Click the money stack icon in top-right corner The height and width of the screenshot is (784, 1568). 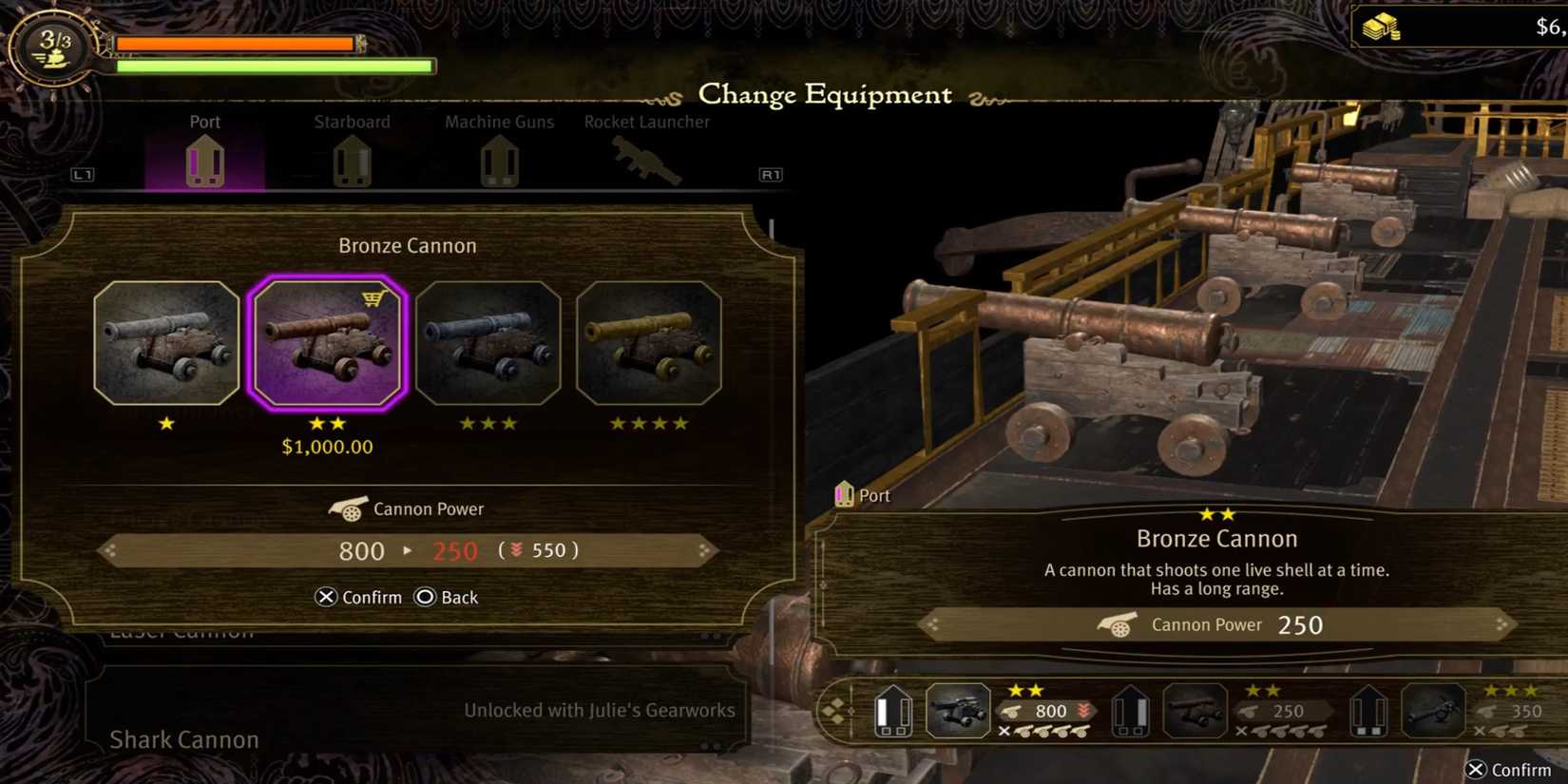point(1383,26)
